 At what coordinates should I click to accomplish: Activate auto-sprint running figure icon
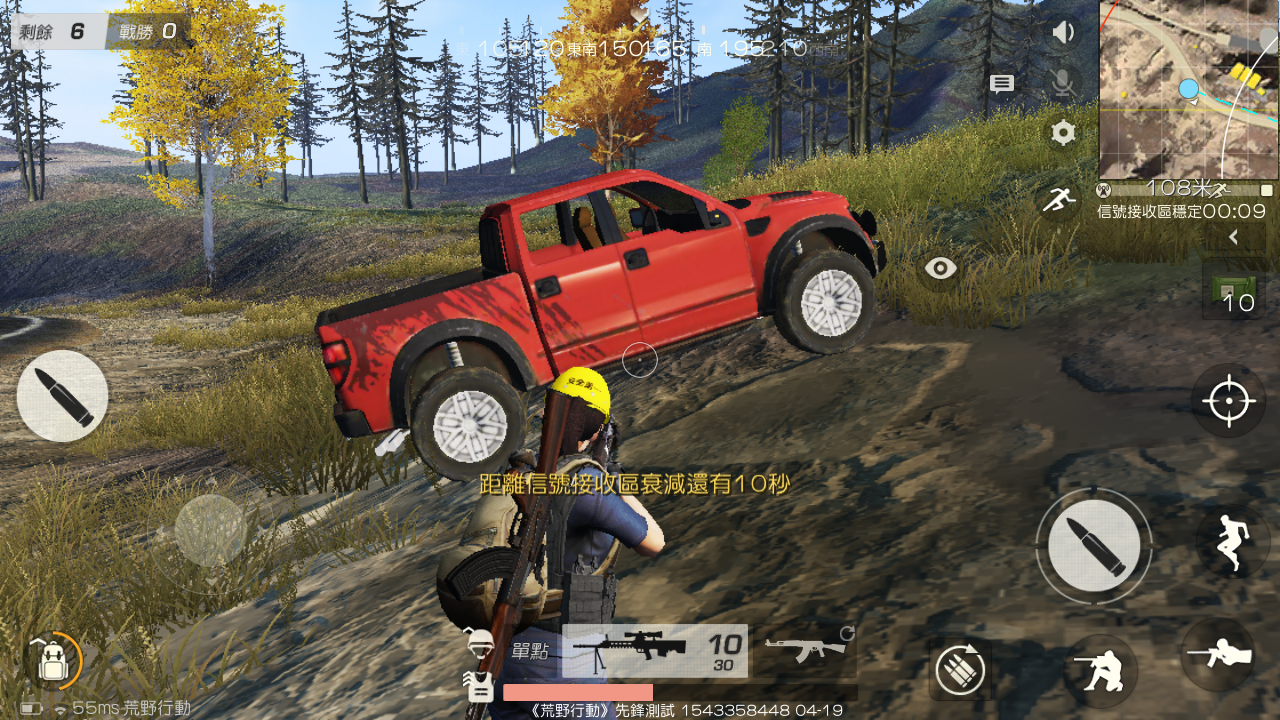[x=1058, y=200]
